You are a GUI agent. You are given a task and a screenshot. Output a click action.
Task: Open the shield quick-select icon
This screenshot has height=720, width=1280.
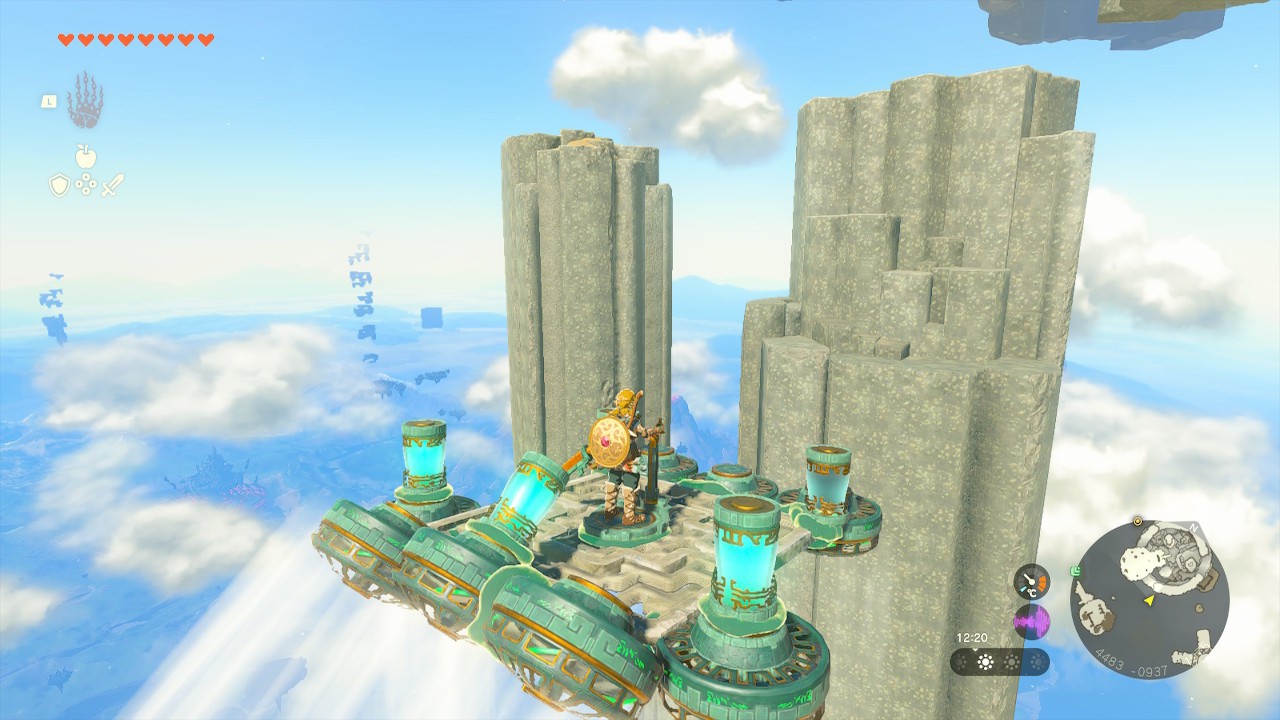tap(59, 185)
